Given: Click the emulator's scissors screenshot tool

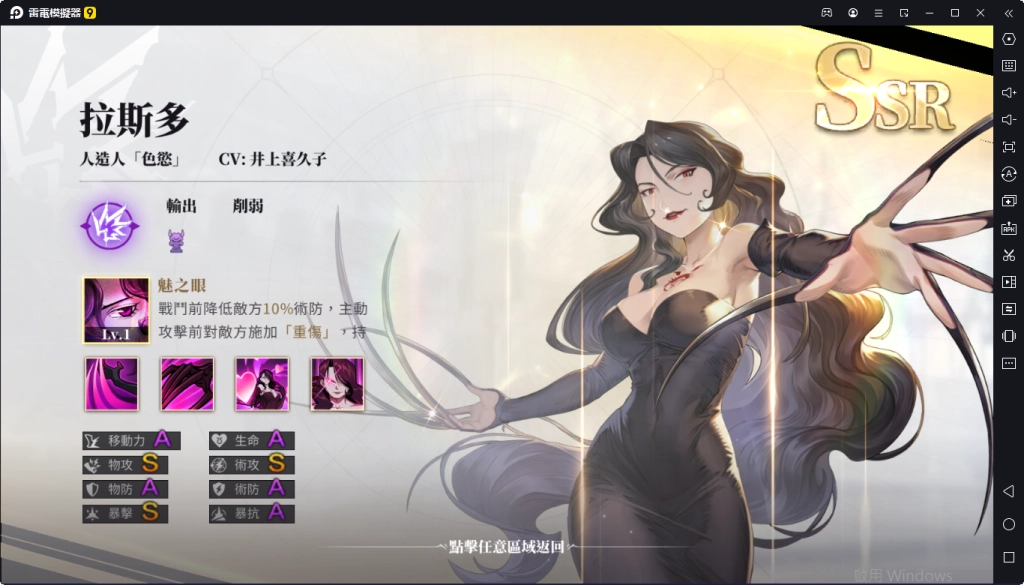Looking at the screenshot, I should pos(1008,255).
